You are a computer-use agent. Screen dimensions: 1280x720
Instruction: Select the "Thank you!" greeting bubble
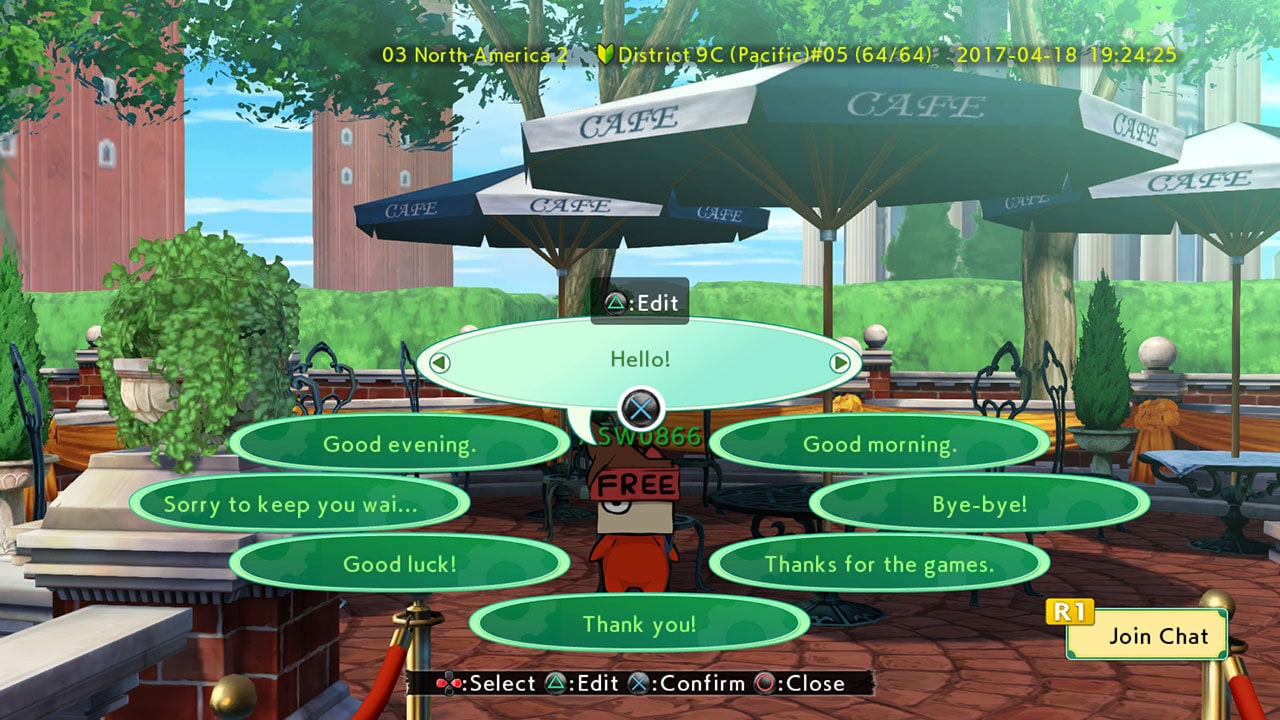coord(639,623)
